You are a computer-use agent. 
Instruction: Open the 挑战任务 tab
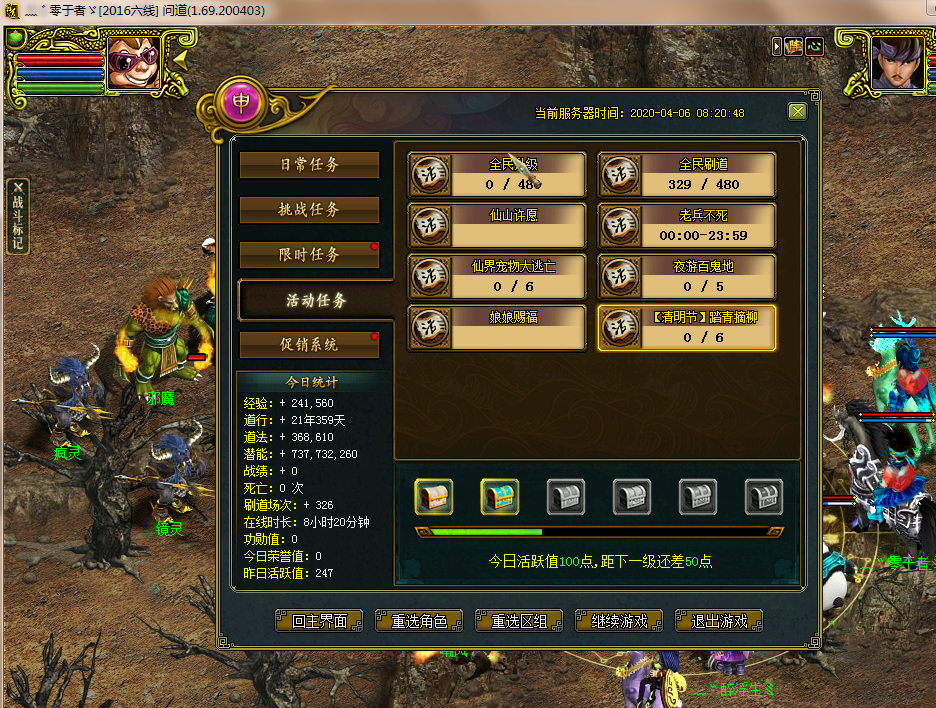pos(309,210)
